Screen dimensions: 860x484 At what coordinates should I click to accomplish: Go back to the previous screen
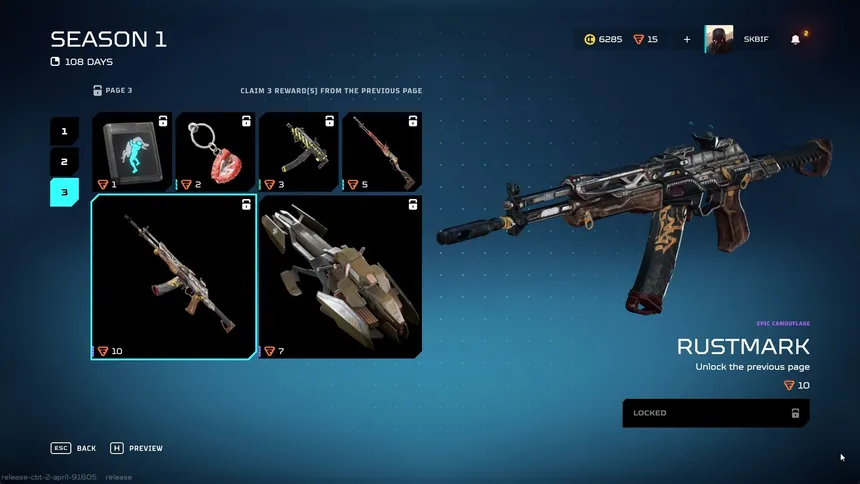tap(74, 448)
